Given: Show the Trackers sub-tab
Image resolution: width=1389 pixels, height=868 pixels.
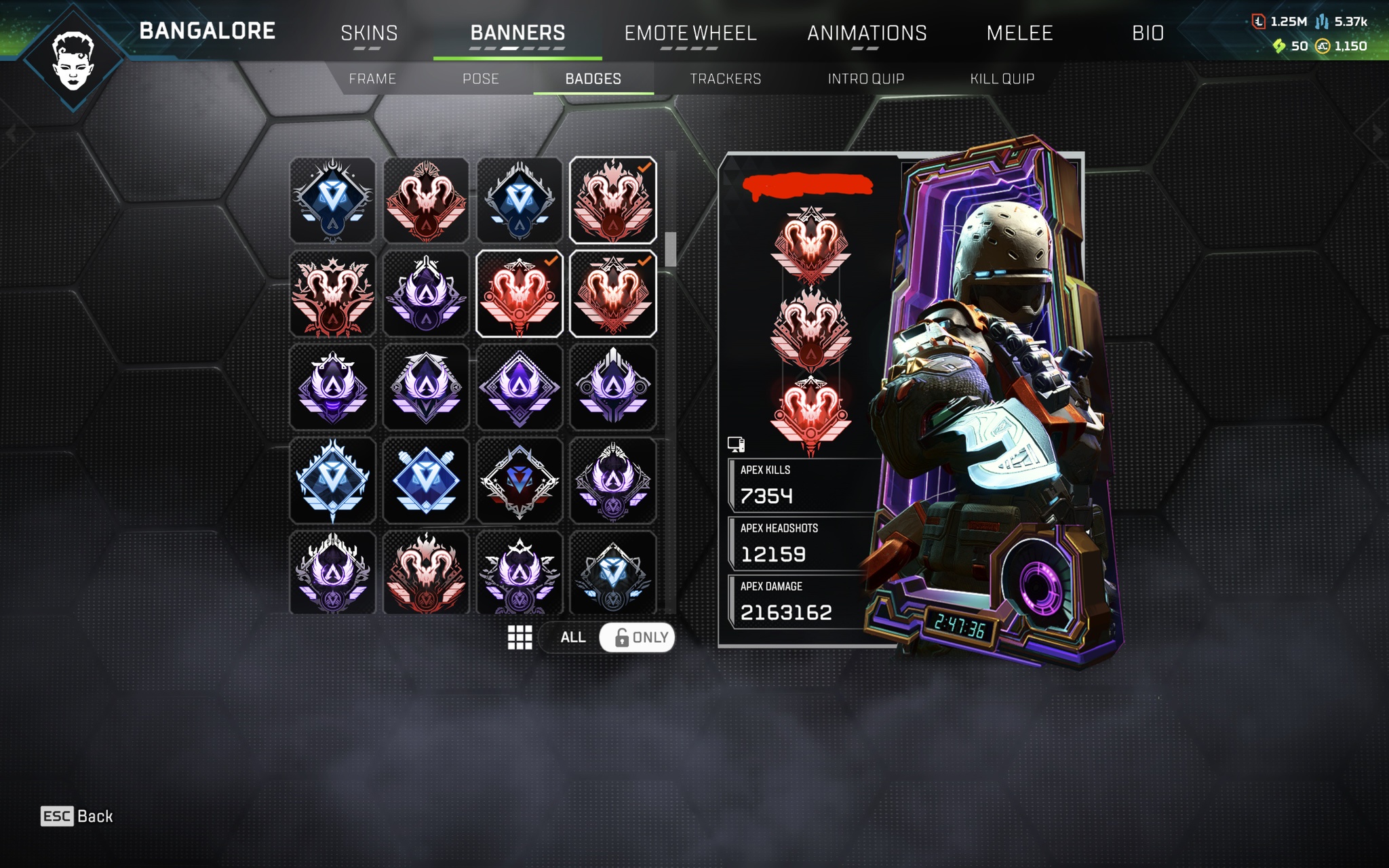Looking at the screenshot, I should tap(725, 79).
